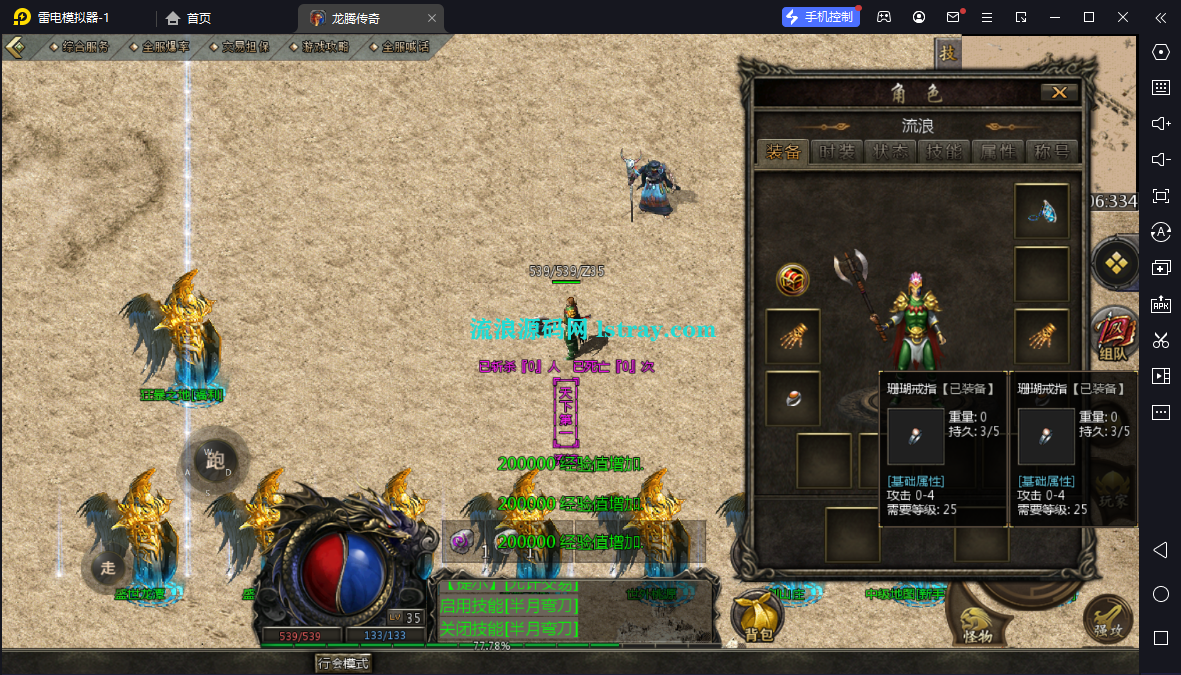Close the character panel
Image resolution: width=1181 pixels, height=675 pixels.
tap(1059, 93)
